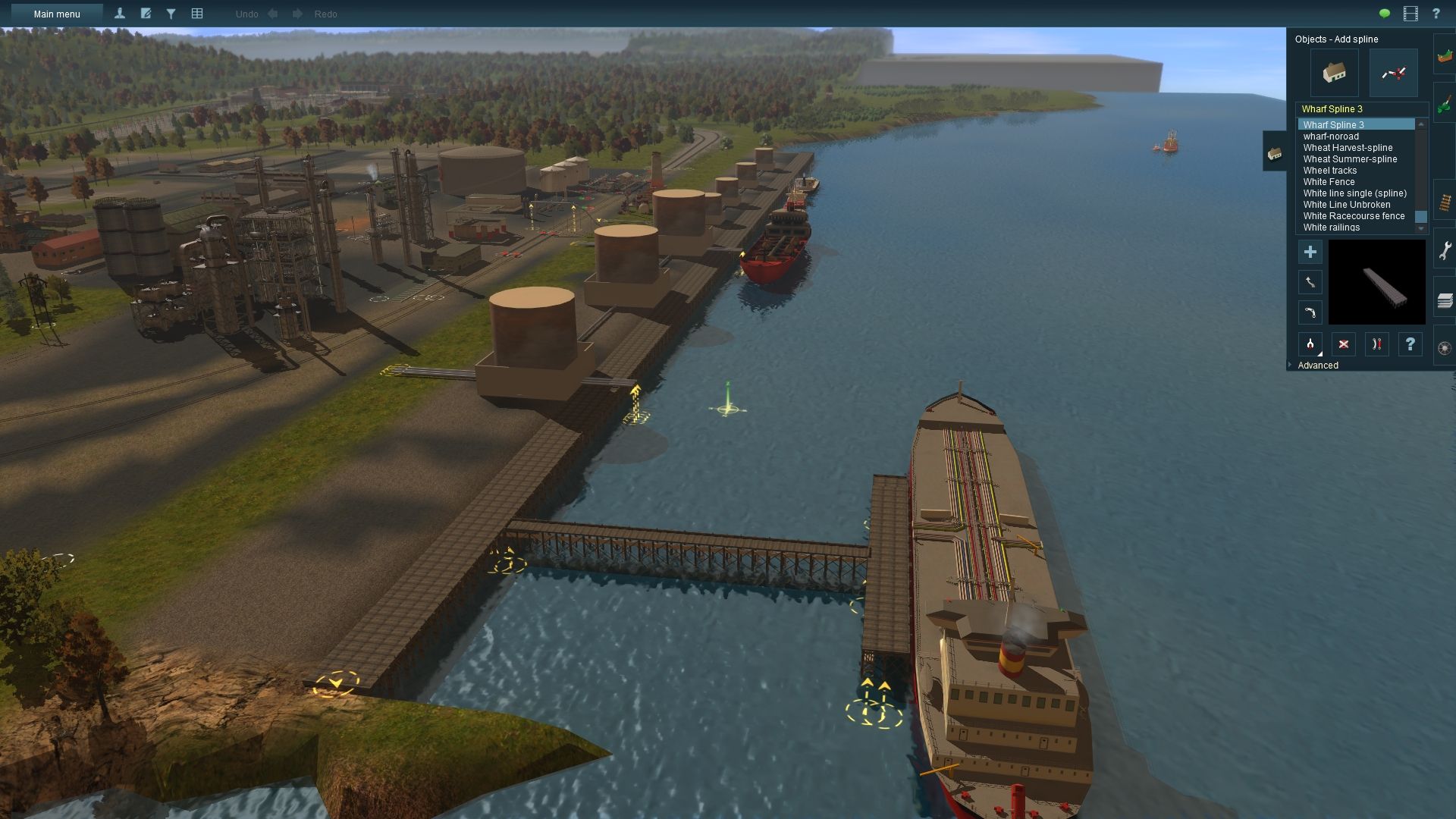Click the Redo arrow
1456x819 pixels.
pos(297,14)
